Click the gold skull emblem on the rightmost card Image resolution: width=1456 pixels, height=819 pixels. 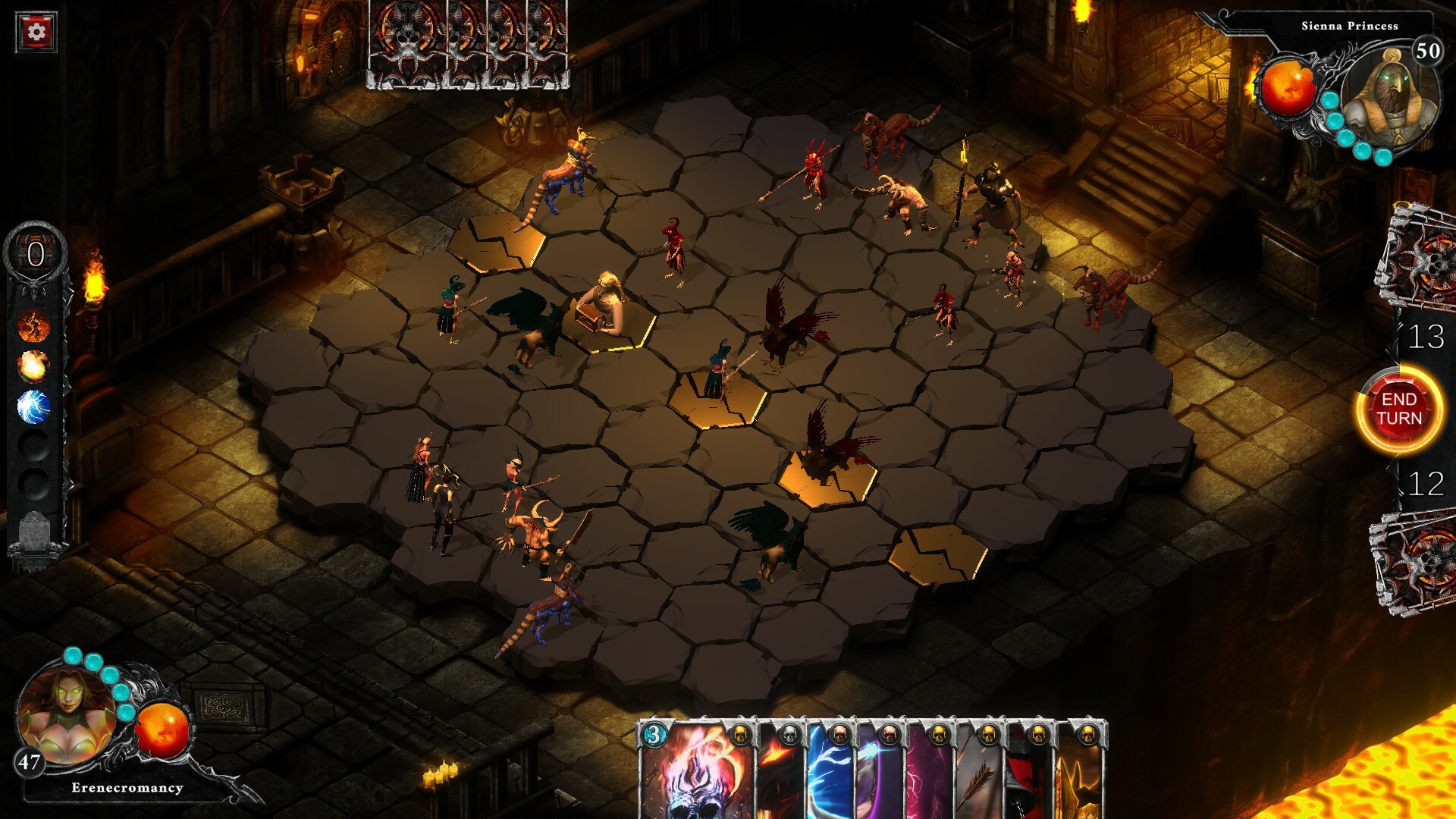(1087, 736)
